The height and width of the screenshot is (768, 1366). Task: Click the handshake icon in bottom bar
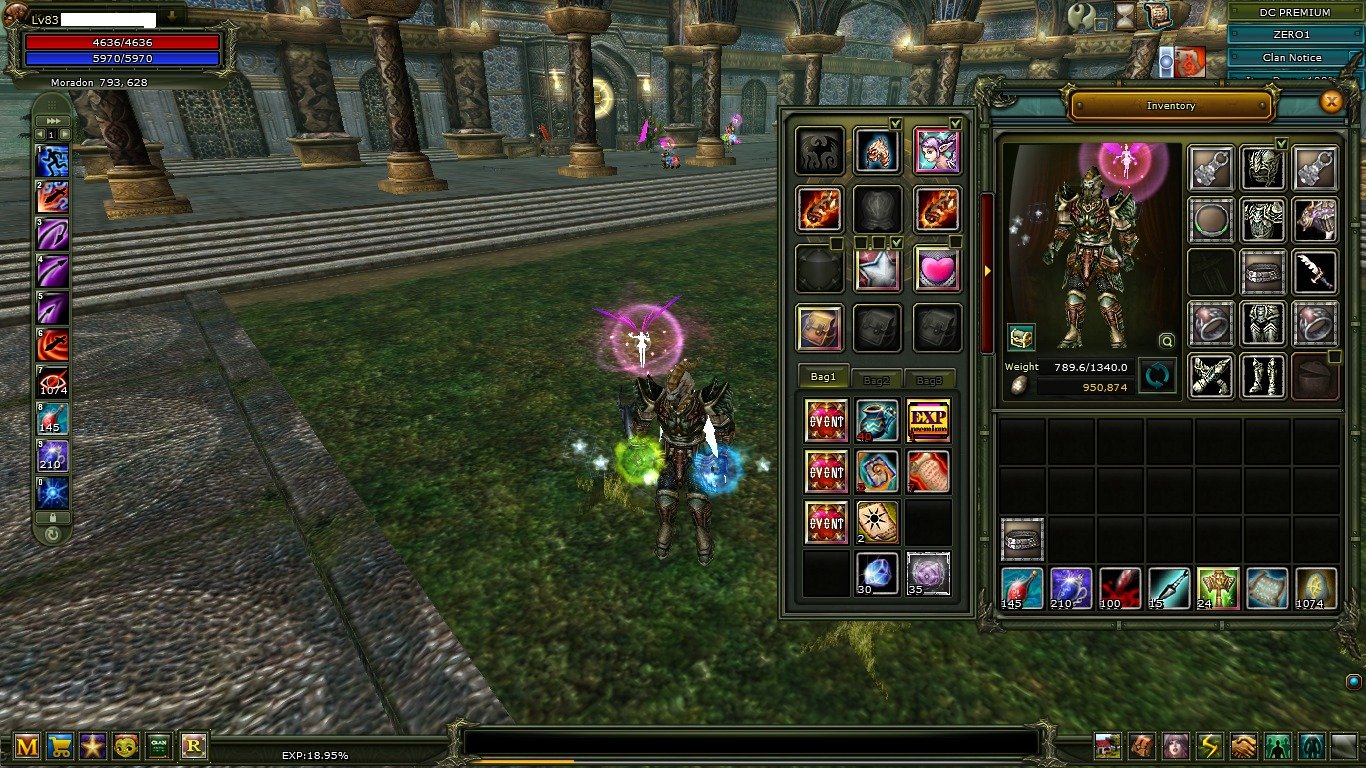pyautogui.click(x=1243, y=746)
